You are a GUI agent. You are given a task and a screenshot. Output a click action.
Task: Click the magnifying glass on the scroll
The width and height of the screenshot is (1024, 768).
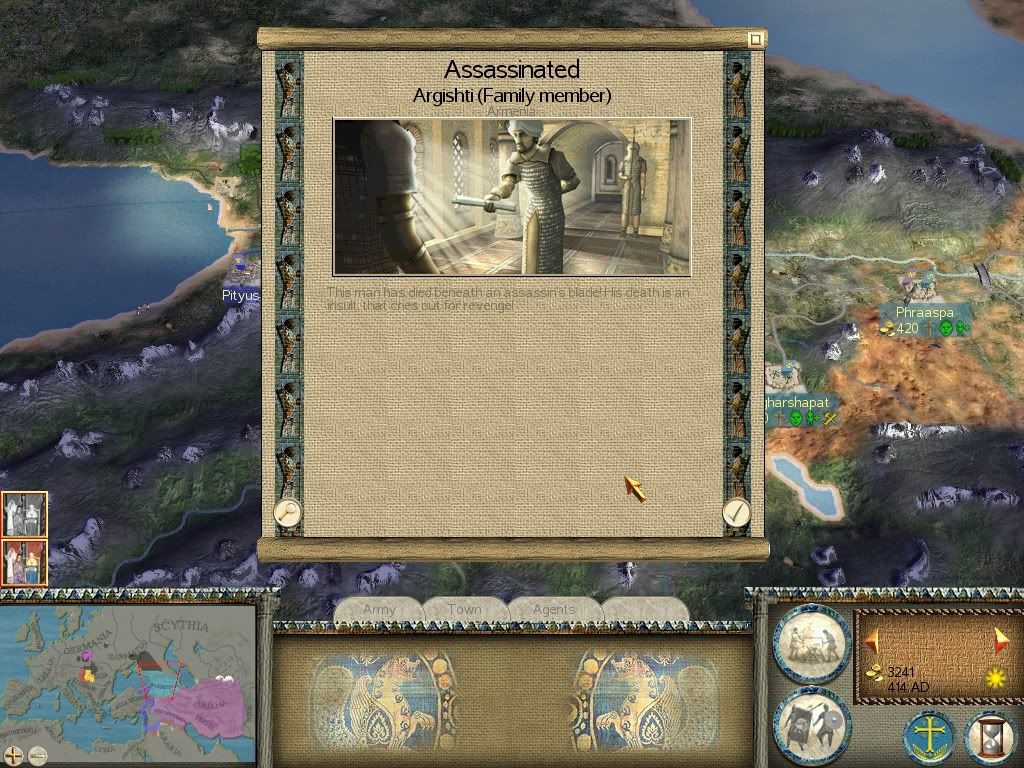coord(288,512)
